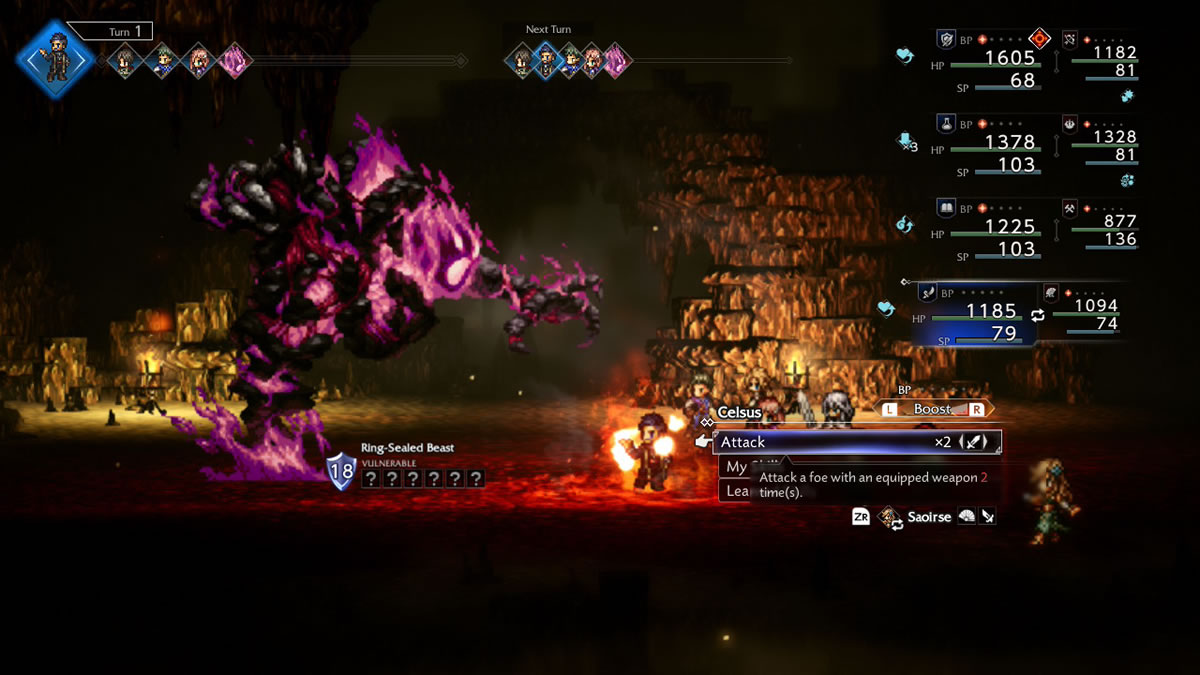Click the book job icon of the third party member
1200x675 pixels.
click(946, 208)
